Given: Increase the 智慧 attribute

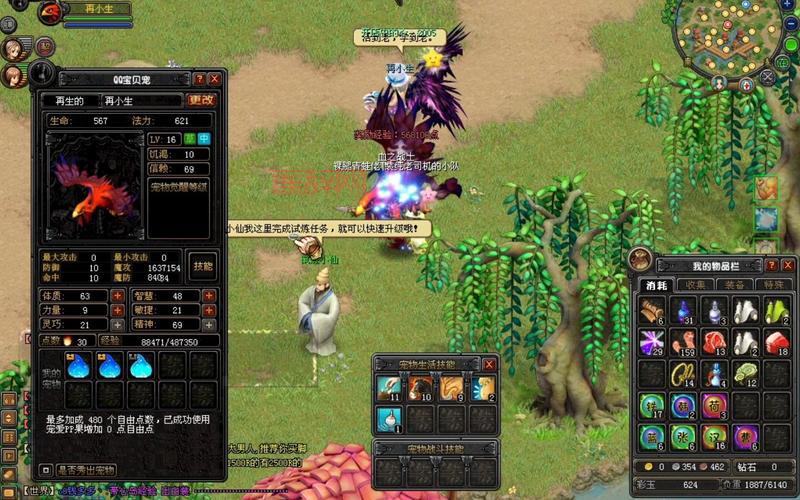Looking at the screenshot, I should (208, 296).
